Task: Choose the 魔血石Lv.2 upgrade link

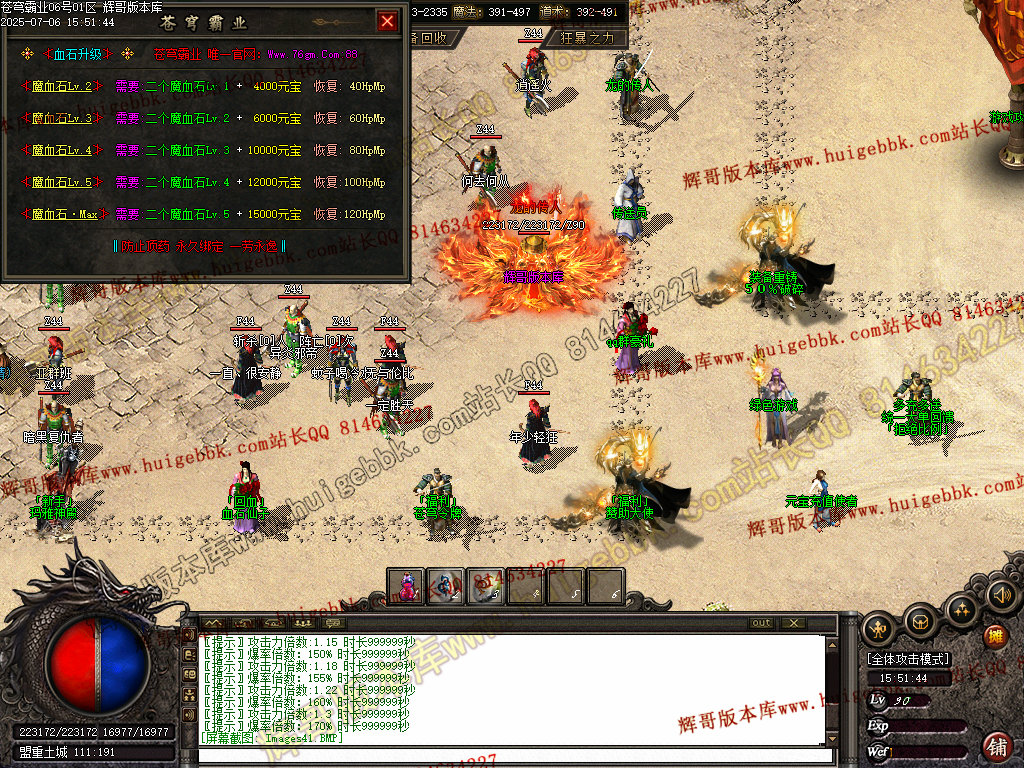Action: (x=62, y=87)
